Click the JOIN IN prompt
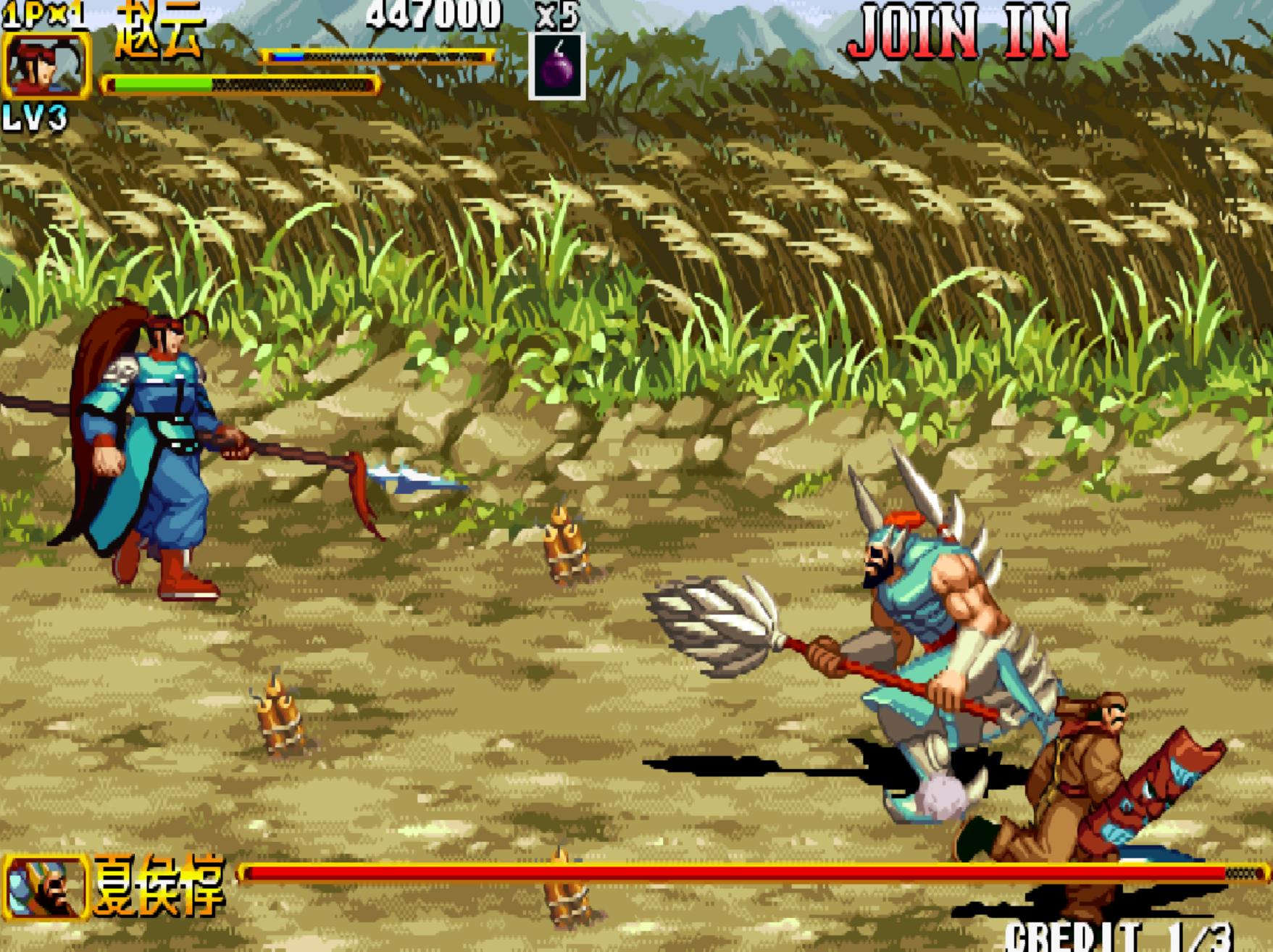The width and height of the screenshot is (1273, 952). point(959,33)
